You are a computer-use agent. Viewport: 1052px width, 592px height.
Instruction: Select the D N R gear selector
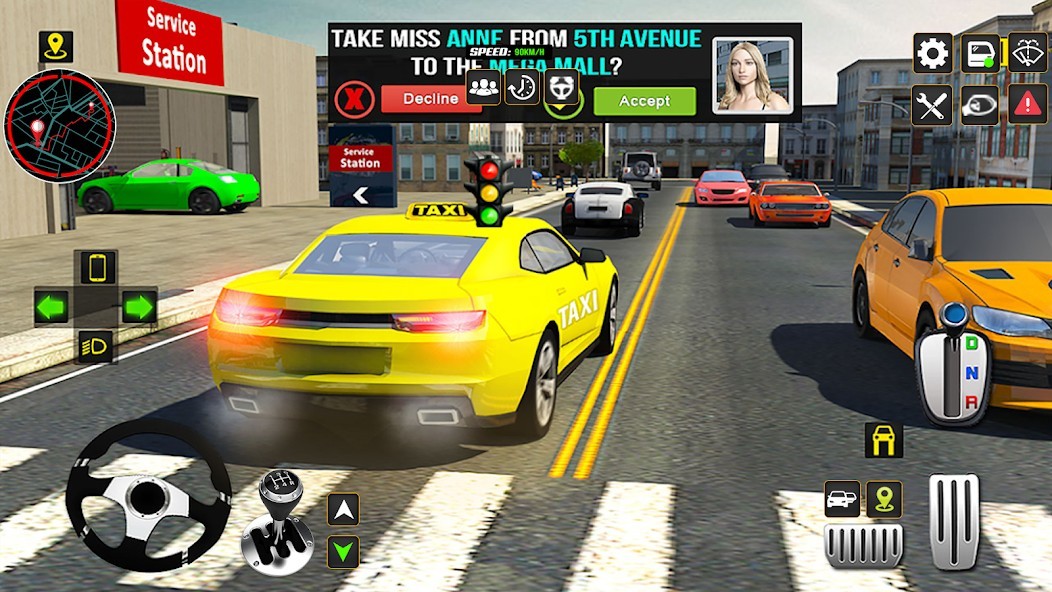[953, 367]
